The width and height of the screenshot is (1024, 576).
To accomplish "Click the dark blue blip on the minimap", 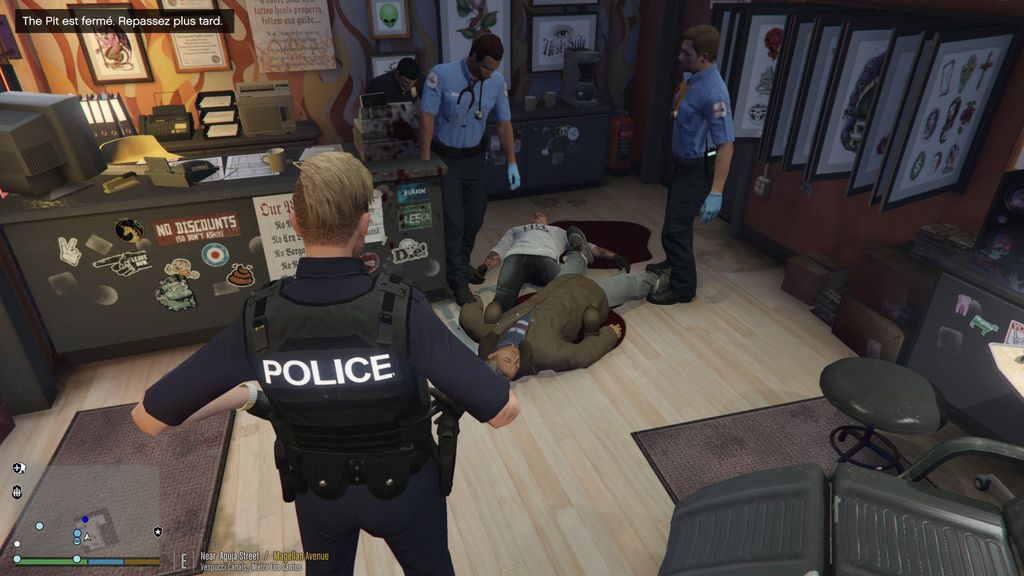I will pos(85,519).
